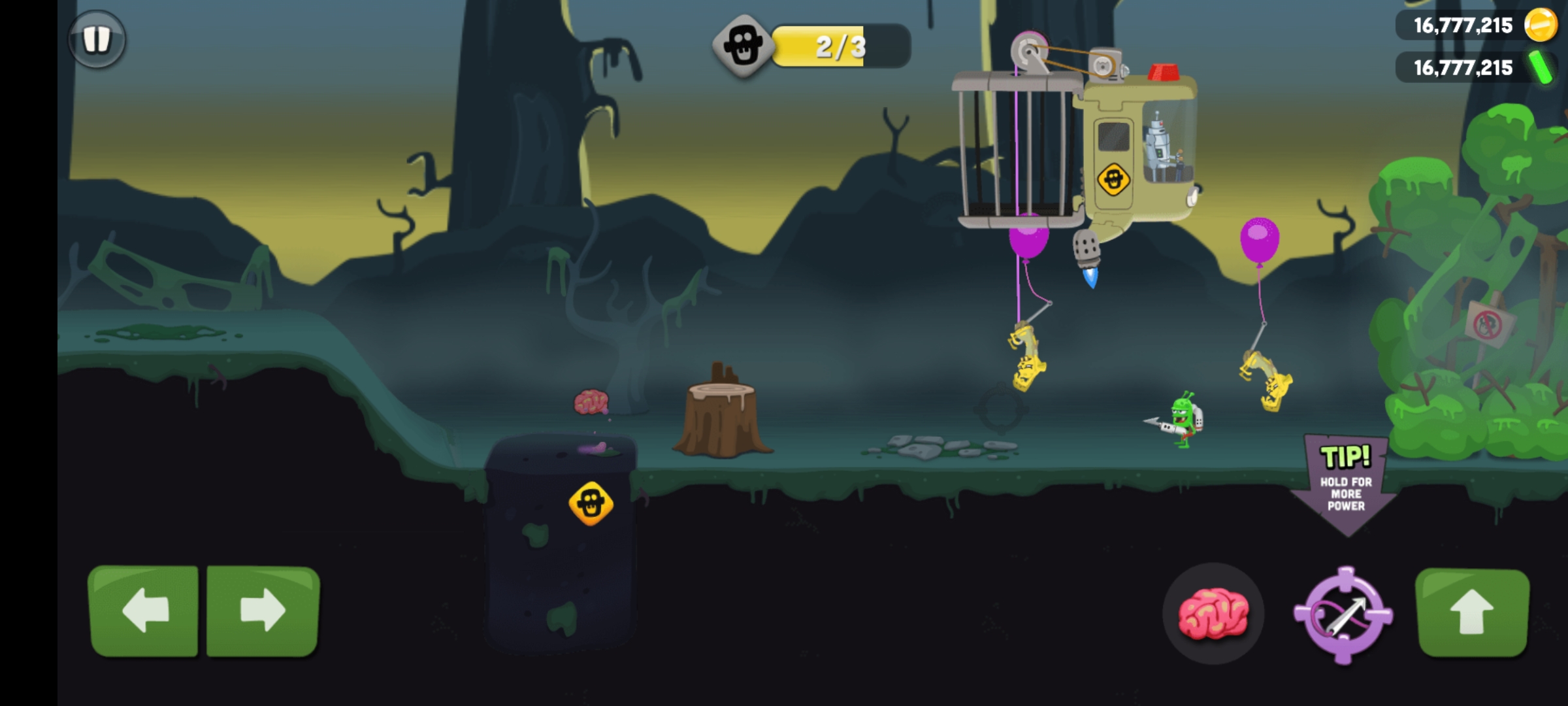The image size is (1568, 706).
Task: Move left with the left arrow button
Action: [144, 611]
